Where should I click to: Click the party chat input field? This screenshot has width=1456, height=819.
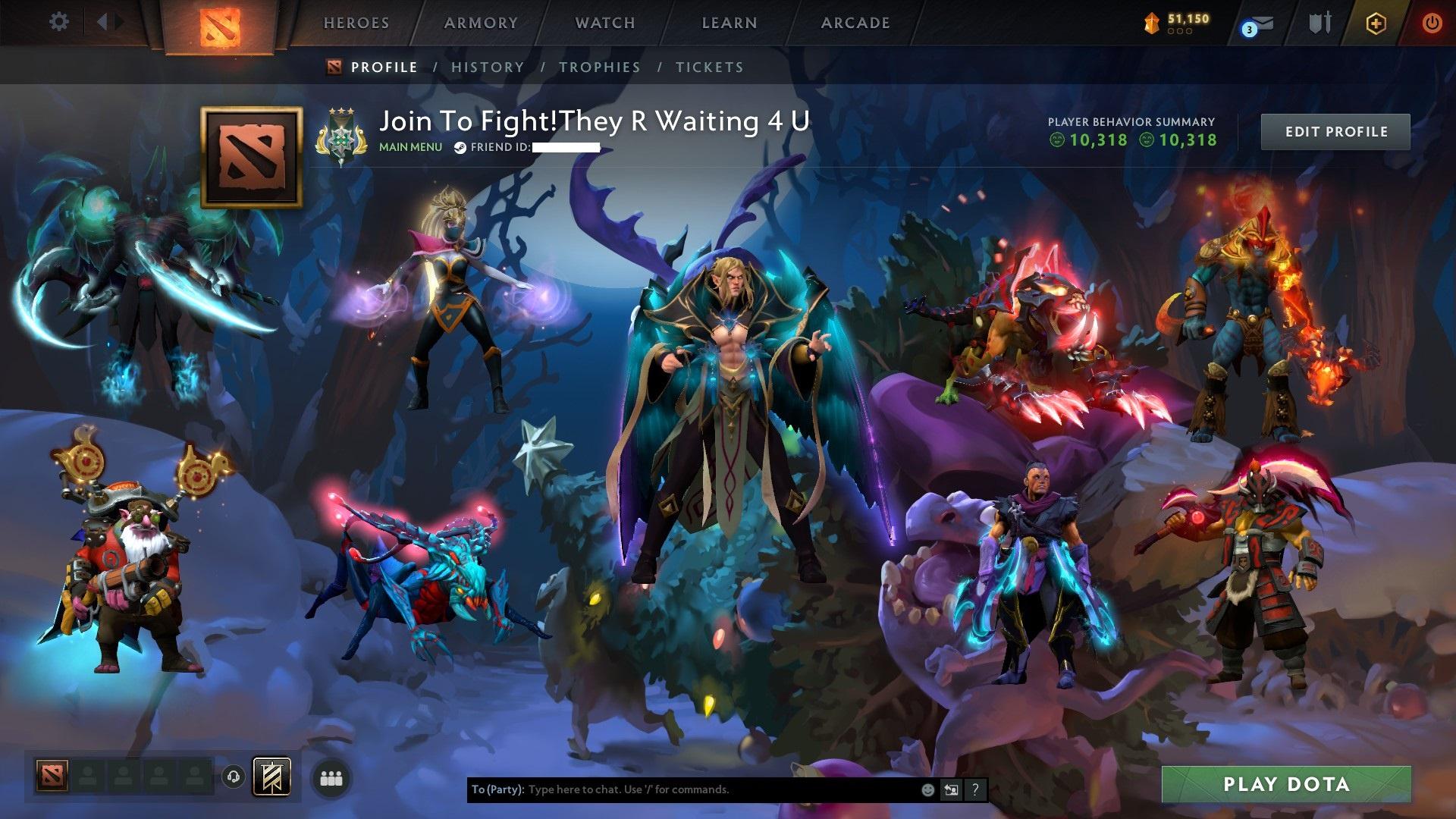coord(682,789)
